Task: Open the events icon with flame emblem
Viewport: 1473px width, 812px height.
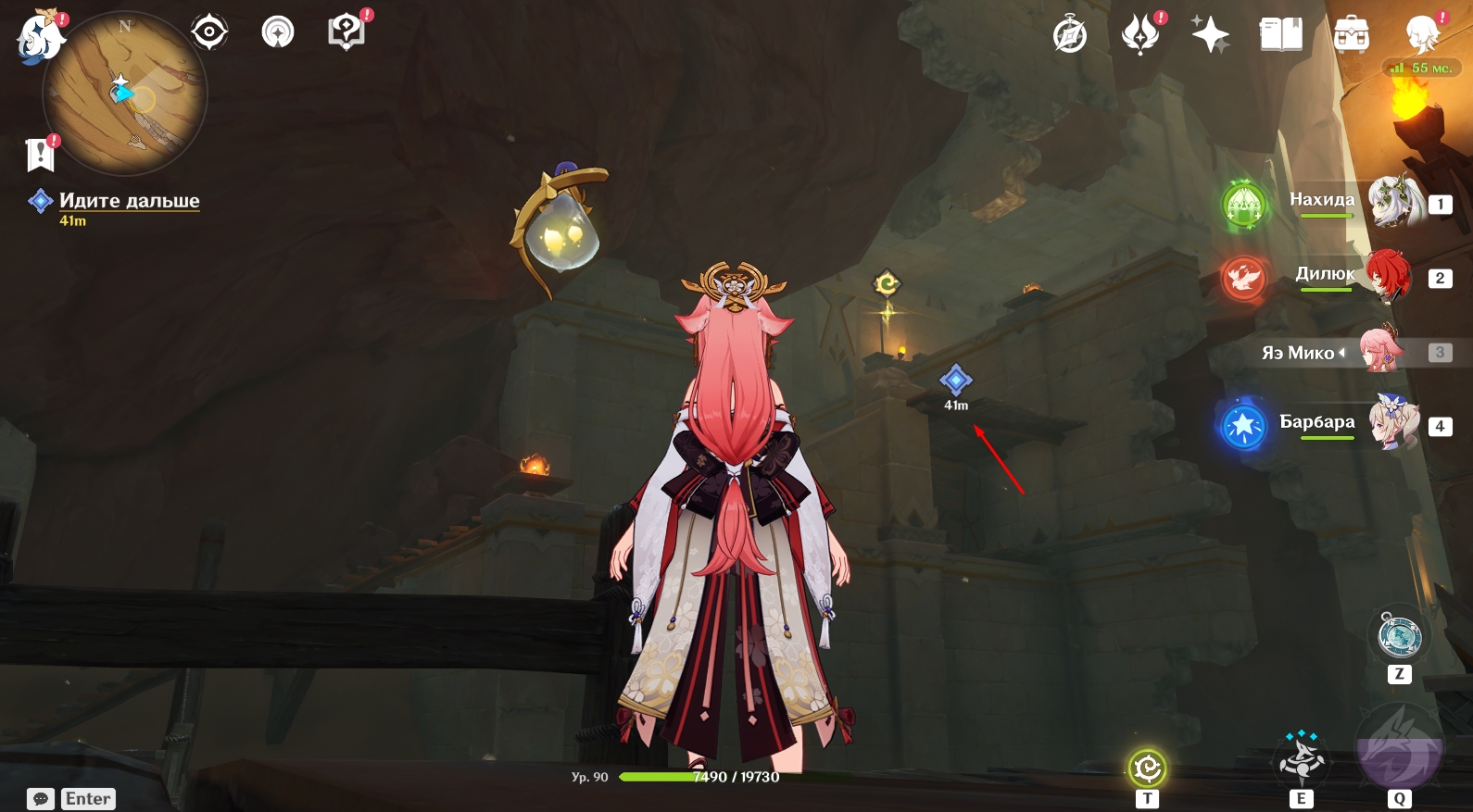Action: click(1140, 35)
